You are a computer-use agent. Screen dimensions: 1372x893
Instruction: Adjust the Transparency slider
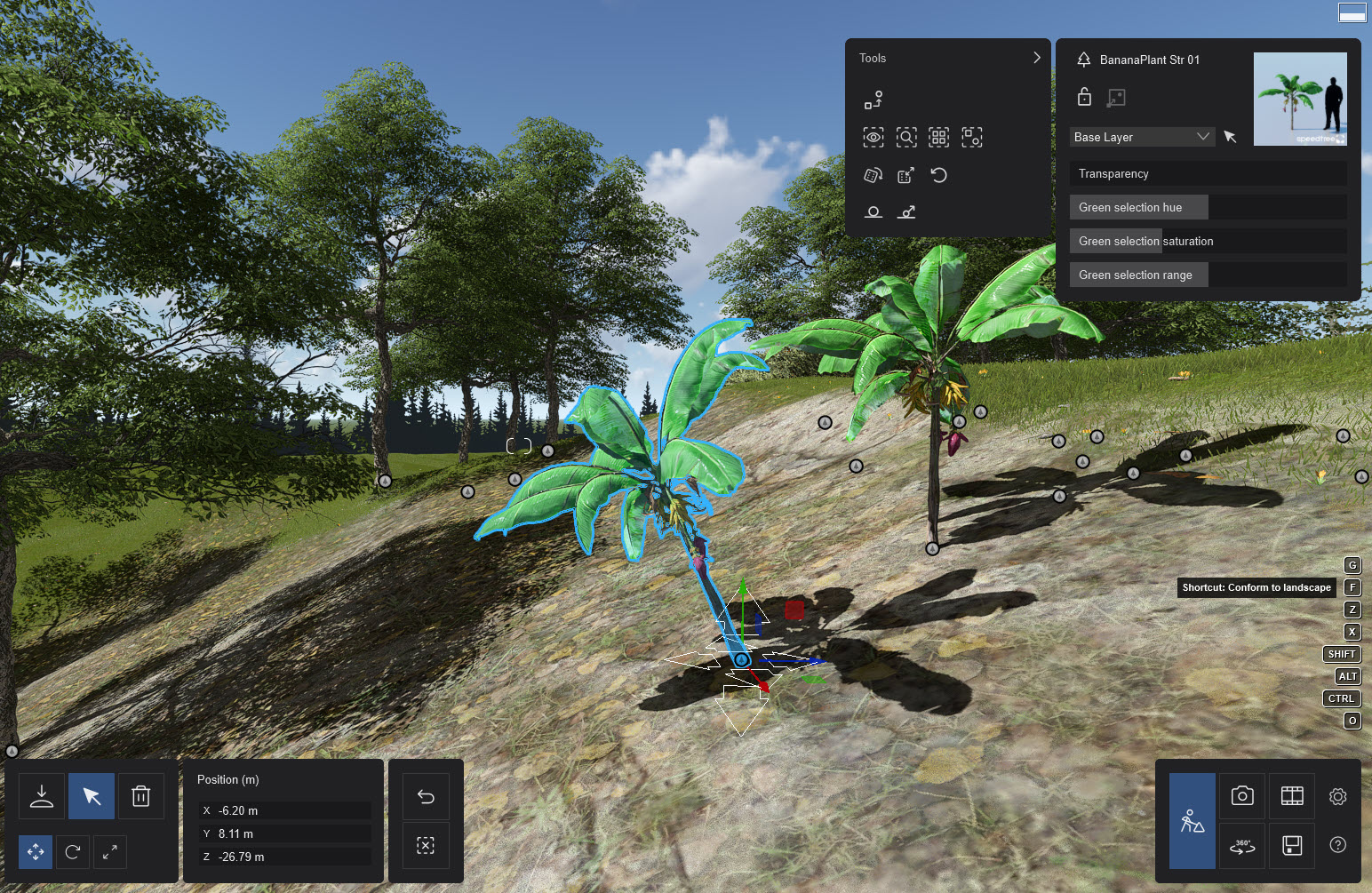click(1208, 174)
